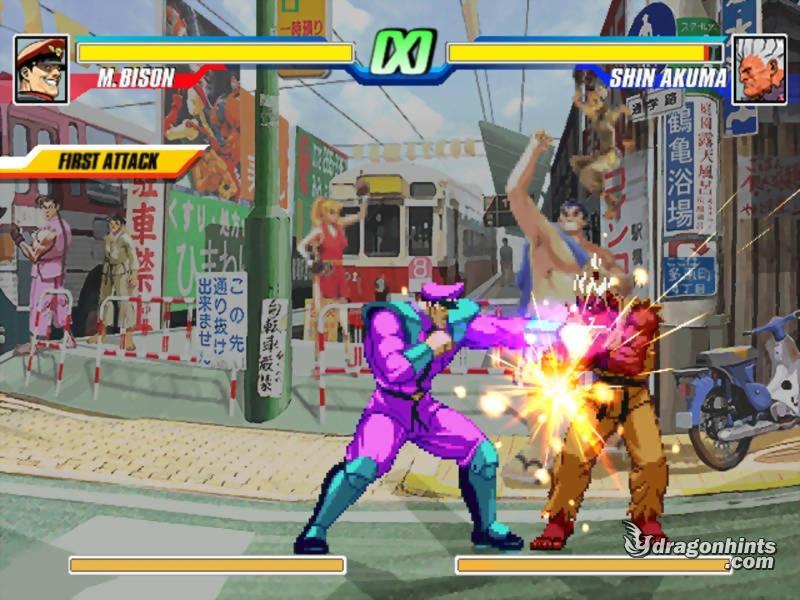Click M. Bison's character portrait

41,69
